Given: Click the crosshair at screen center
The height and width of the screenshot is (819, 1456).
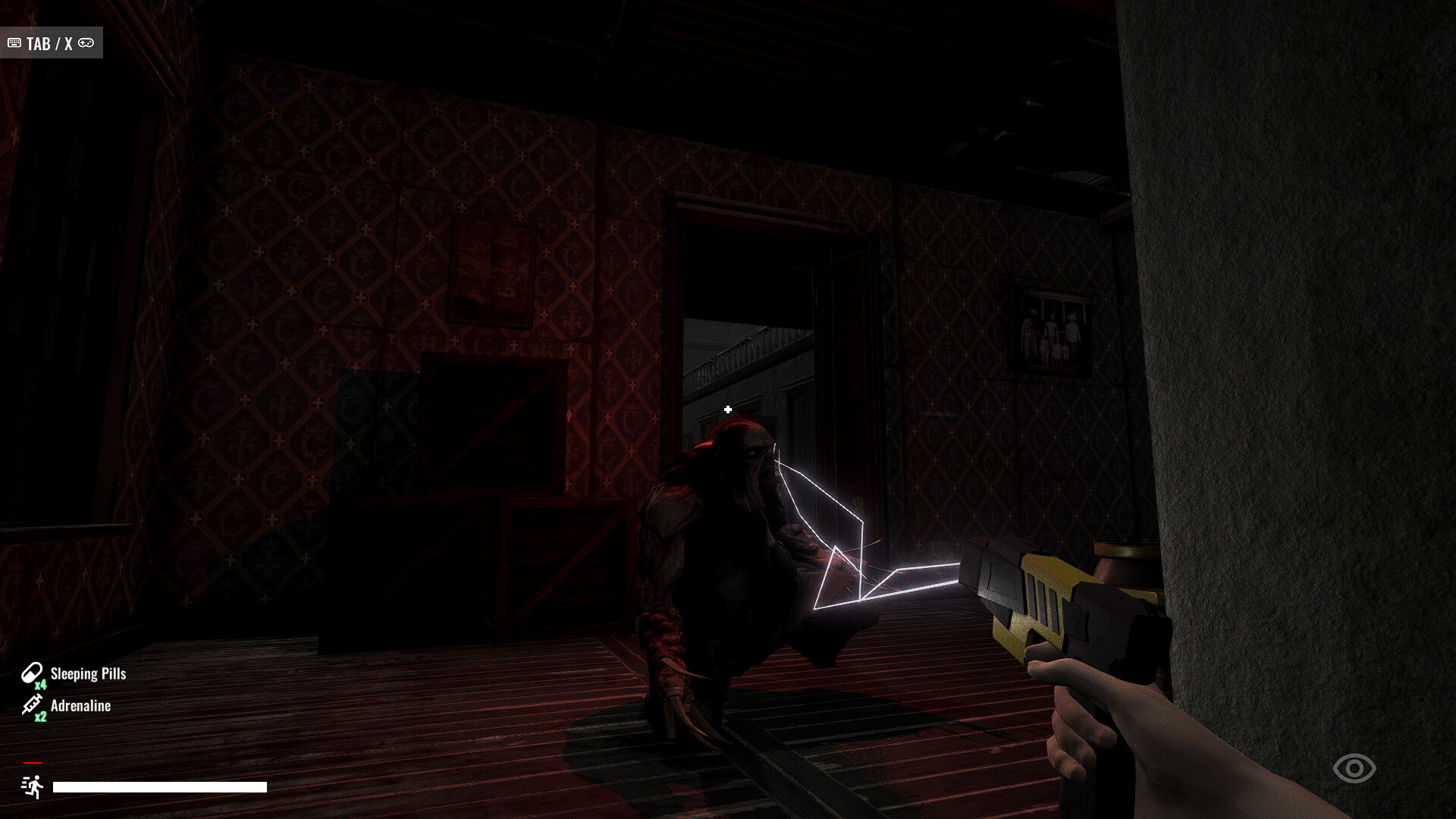Looking at the screenshot, I should click(x=728, y=408).
